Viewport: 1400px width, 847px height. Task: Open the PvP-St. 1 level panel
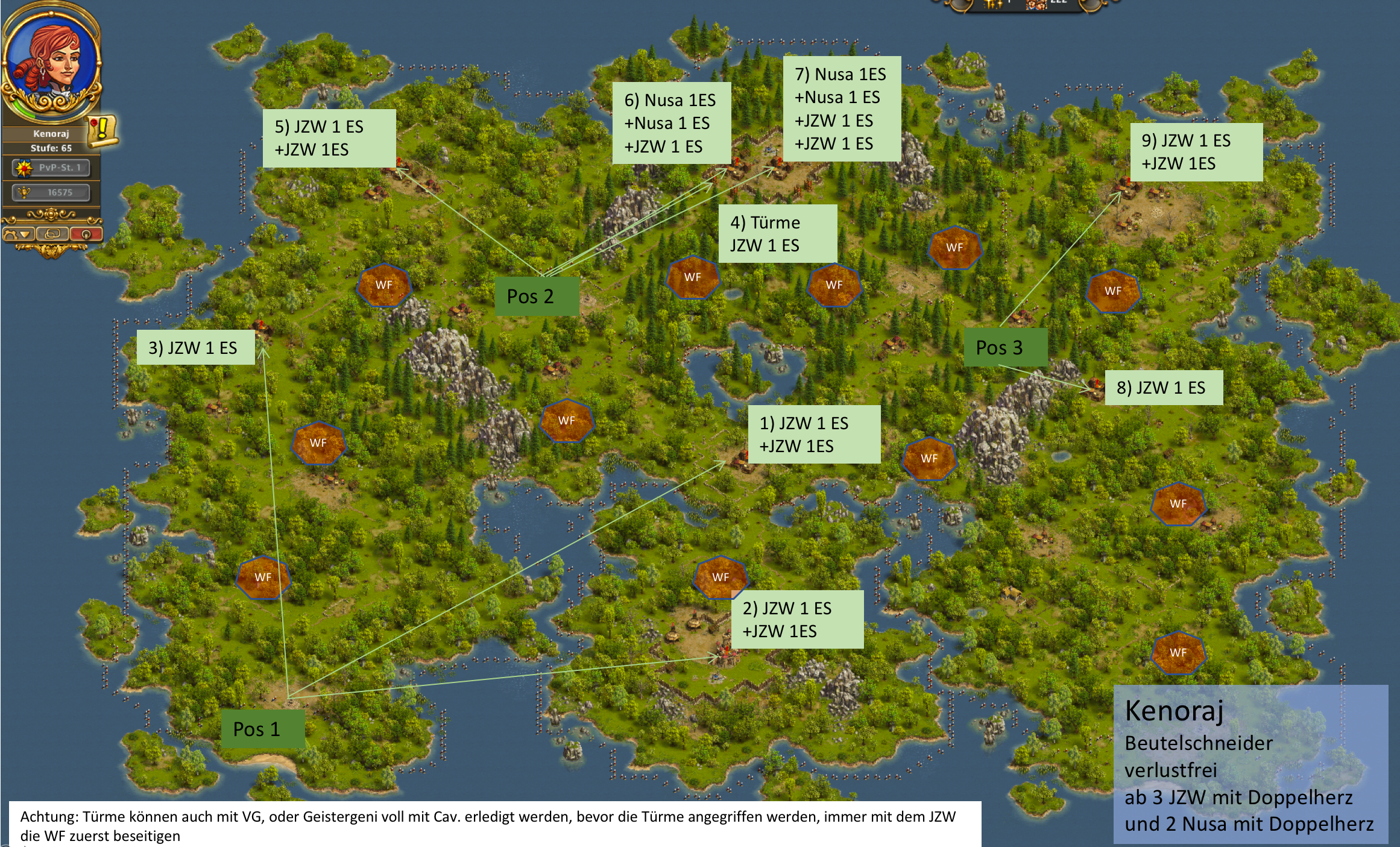point(51,168)
